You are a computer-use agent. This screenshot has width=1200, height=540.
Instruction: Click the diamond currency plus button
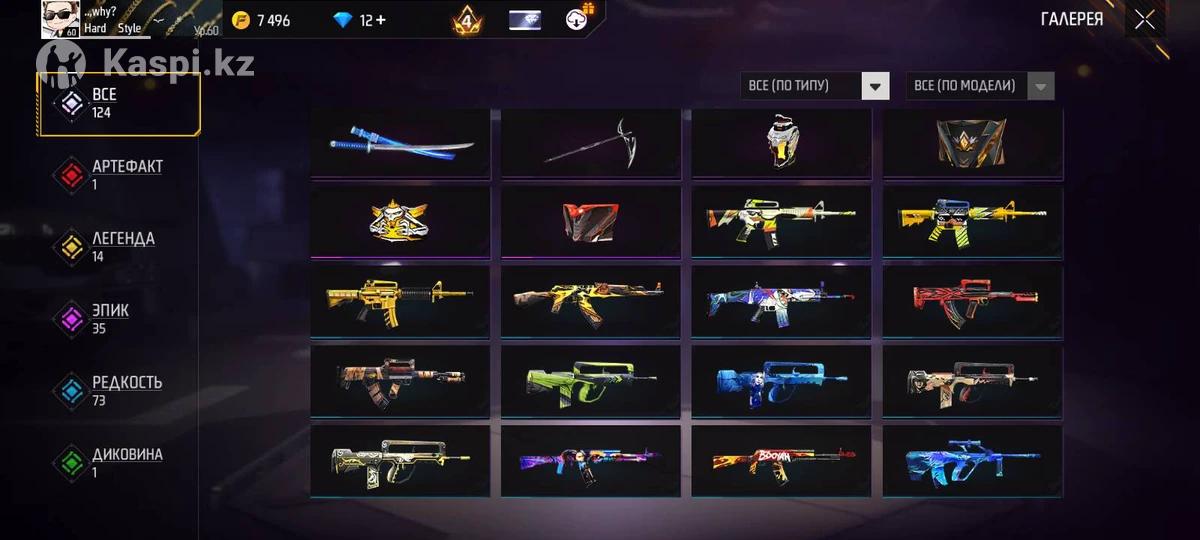click(379, 20)
